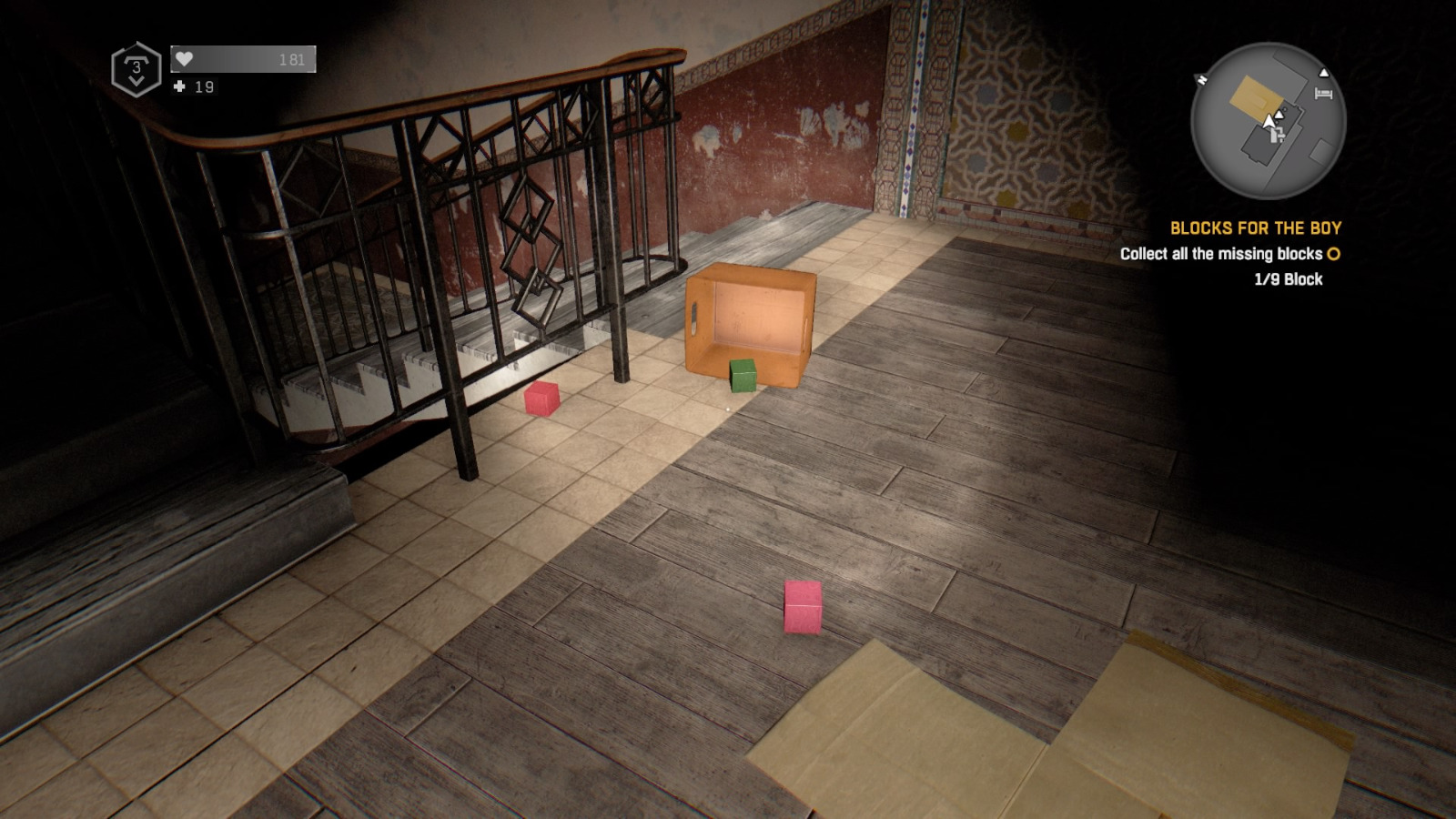
Task: Click the medkit cross icon showing 19
Action: point(179,87)
